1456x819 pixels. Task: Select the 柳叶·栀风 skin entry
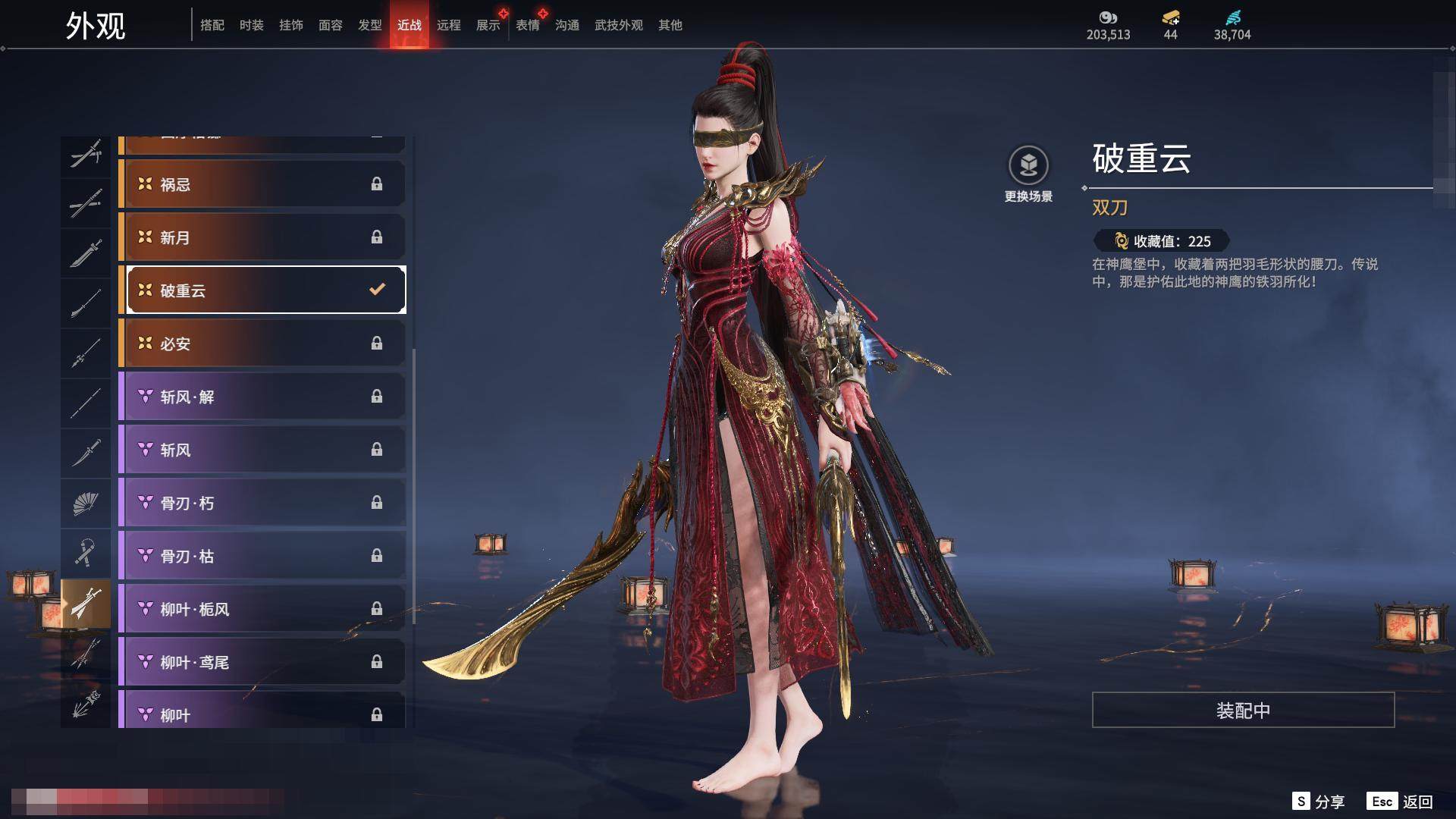pyautogui.click(x=262, y=609)
